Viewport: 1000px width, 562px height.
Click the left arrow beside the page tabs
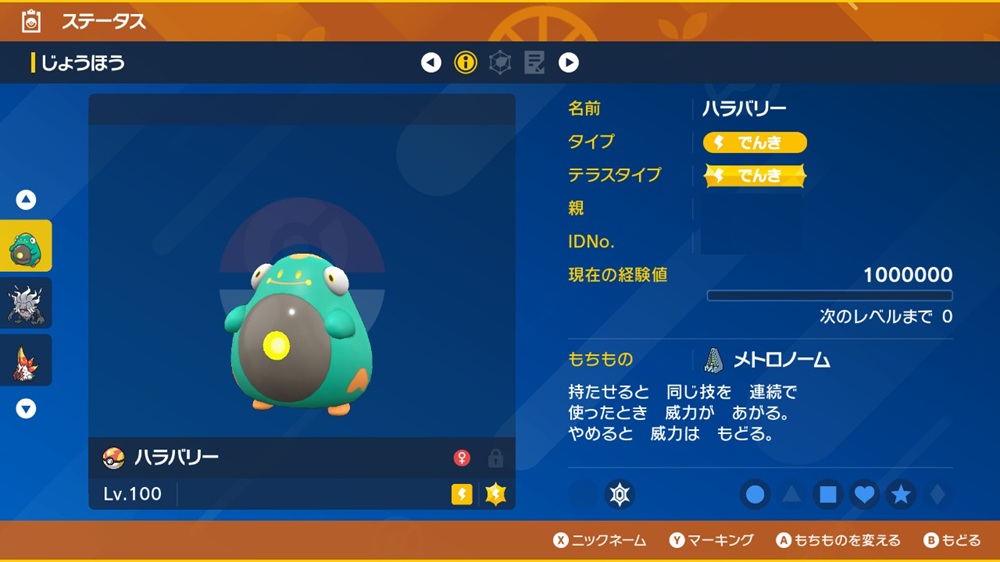click(x=431, y=63)
